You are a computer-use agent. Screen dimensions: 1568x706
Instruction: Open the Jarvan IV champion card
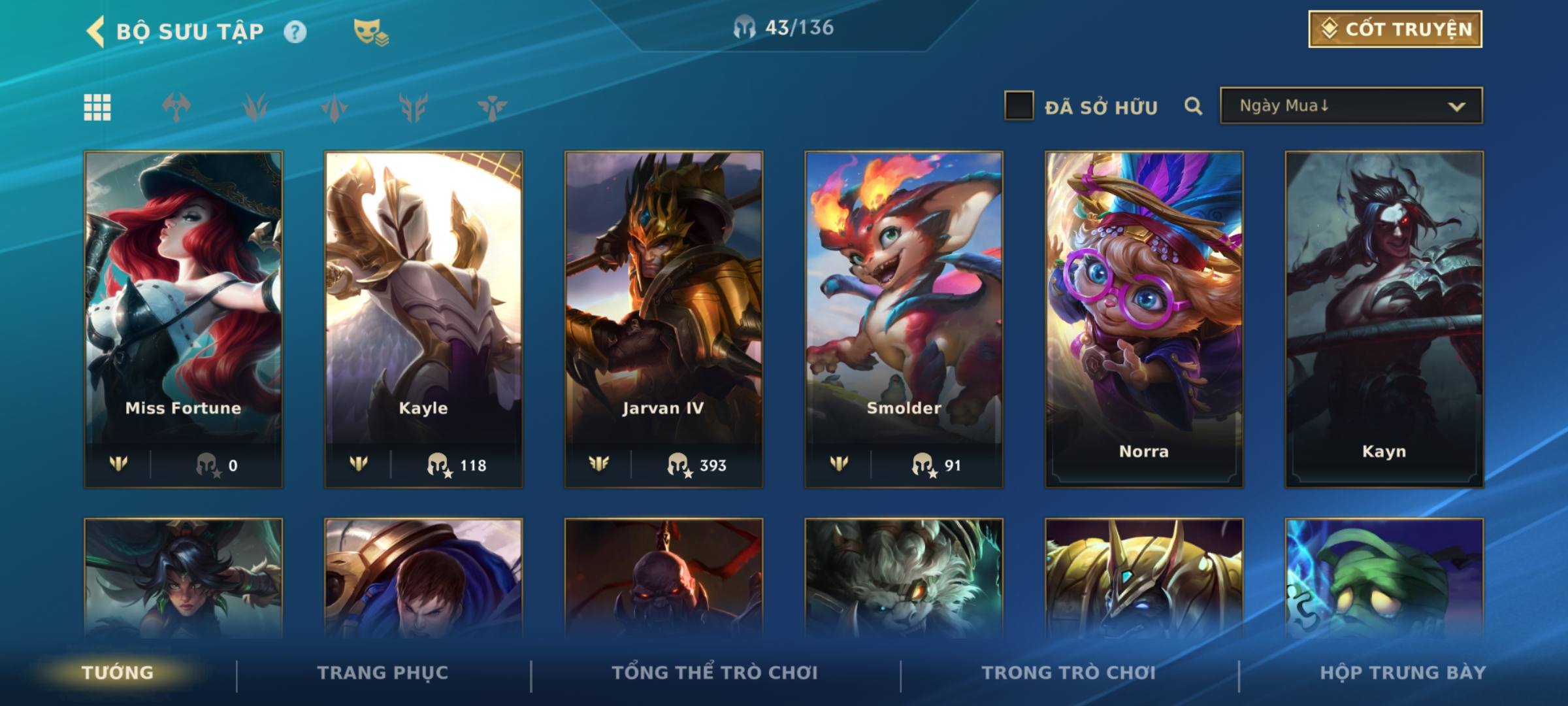click(664, 319)
